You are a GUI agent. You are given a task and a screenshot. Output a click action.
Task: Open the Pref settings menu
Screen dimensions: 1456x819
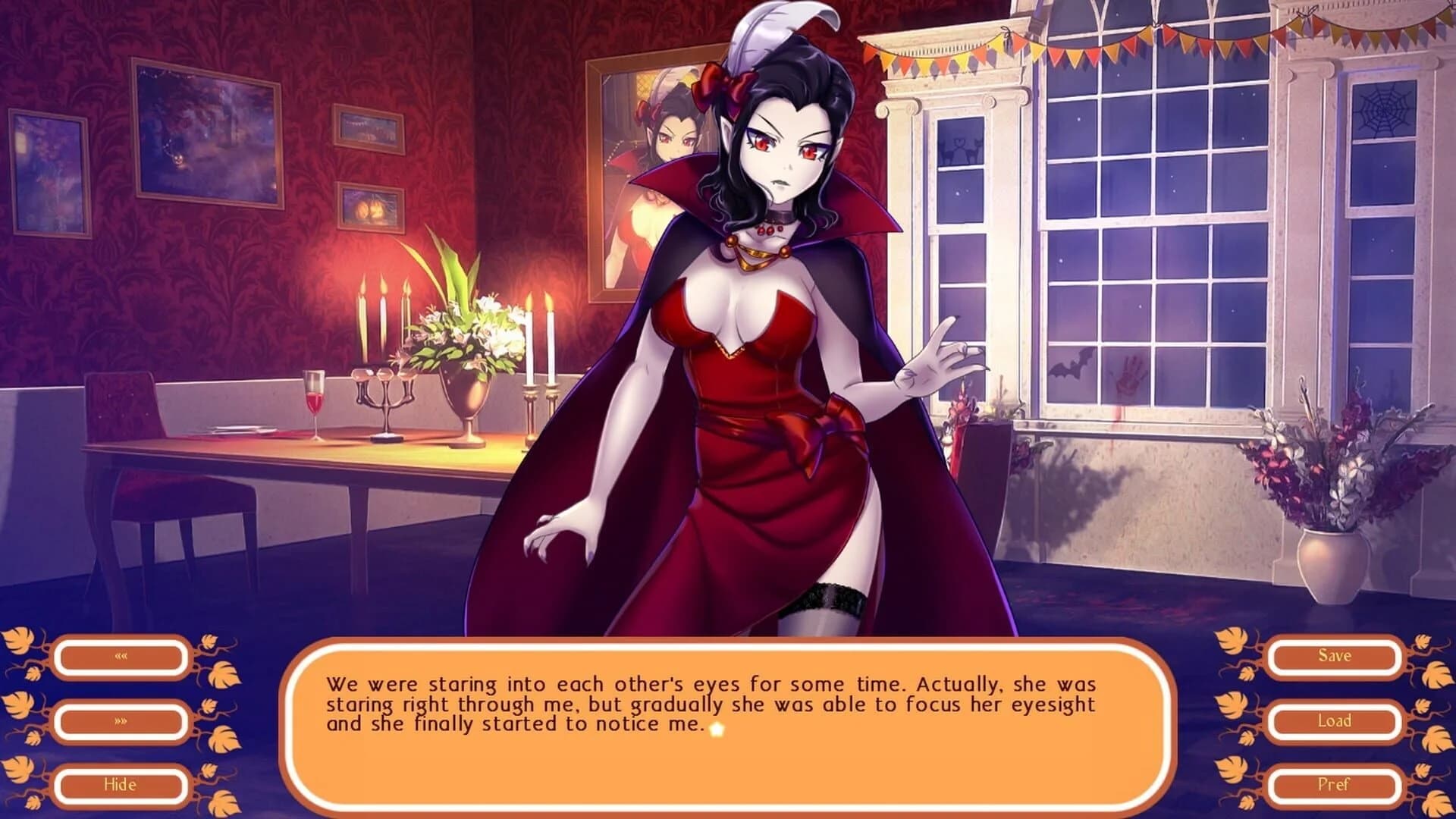[1335, 786]
